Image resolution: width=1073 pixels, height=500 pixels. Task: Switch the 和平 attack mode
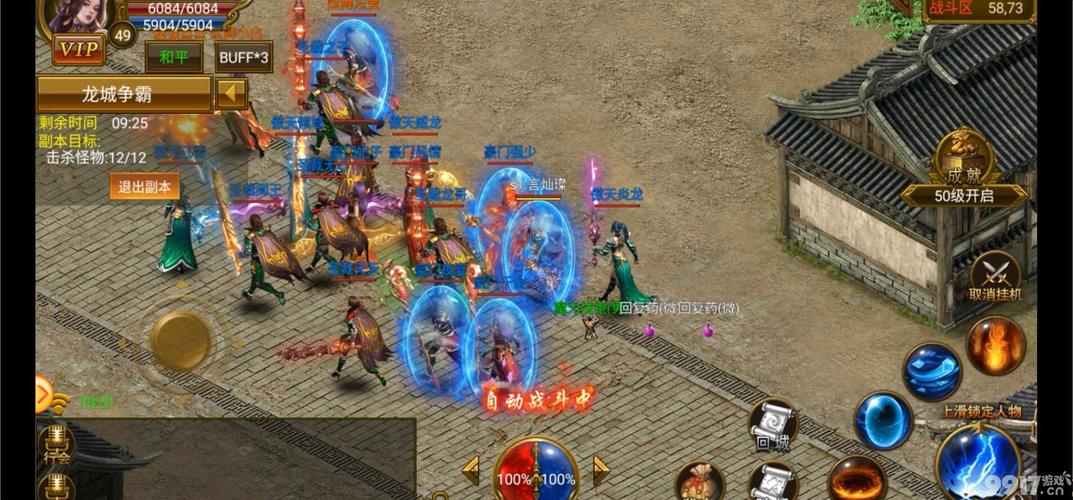pyautogui.click(x=173, y=57)
